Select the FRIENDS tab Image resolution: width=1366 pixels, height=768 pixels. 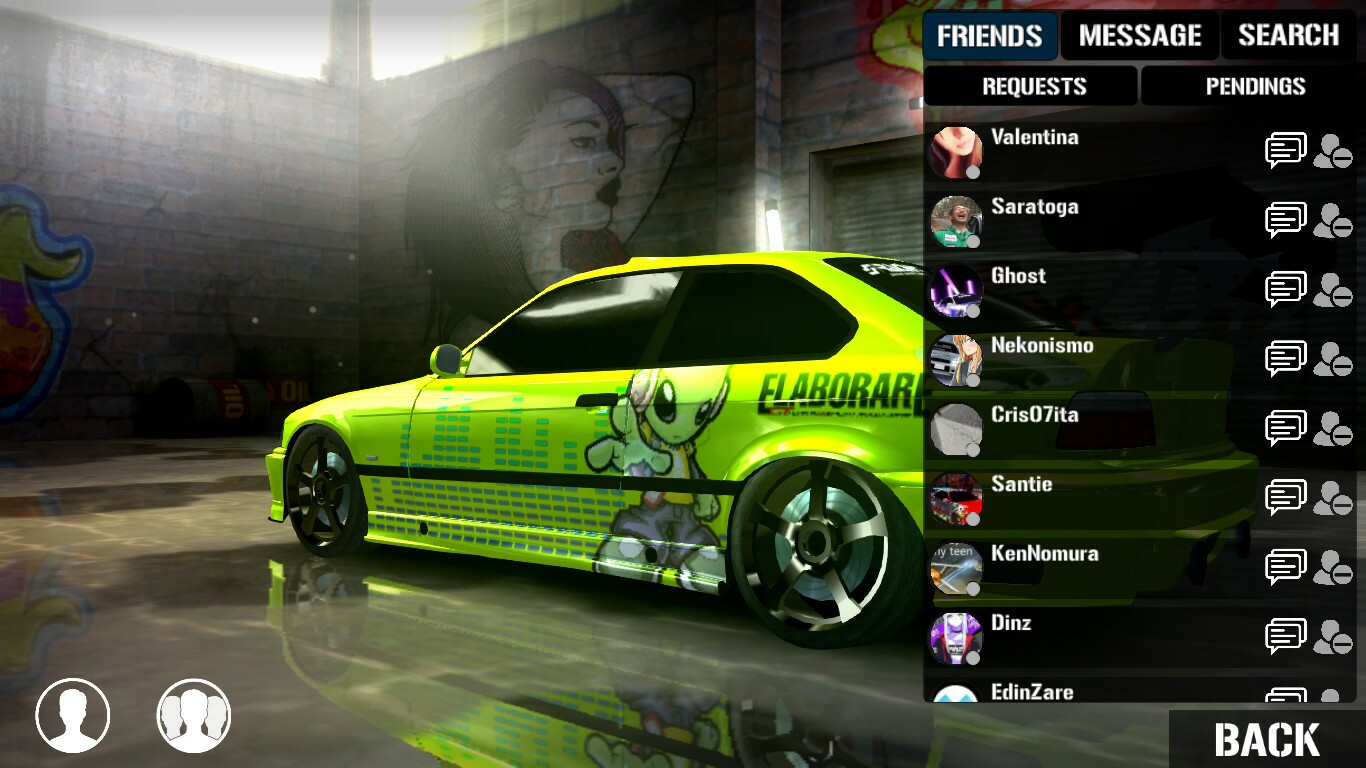click(989, 36)
